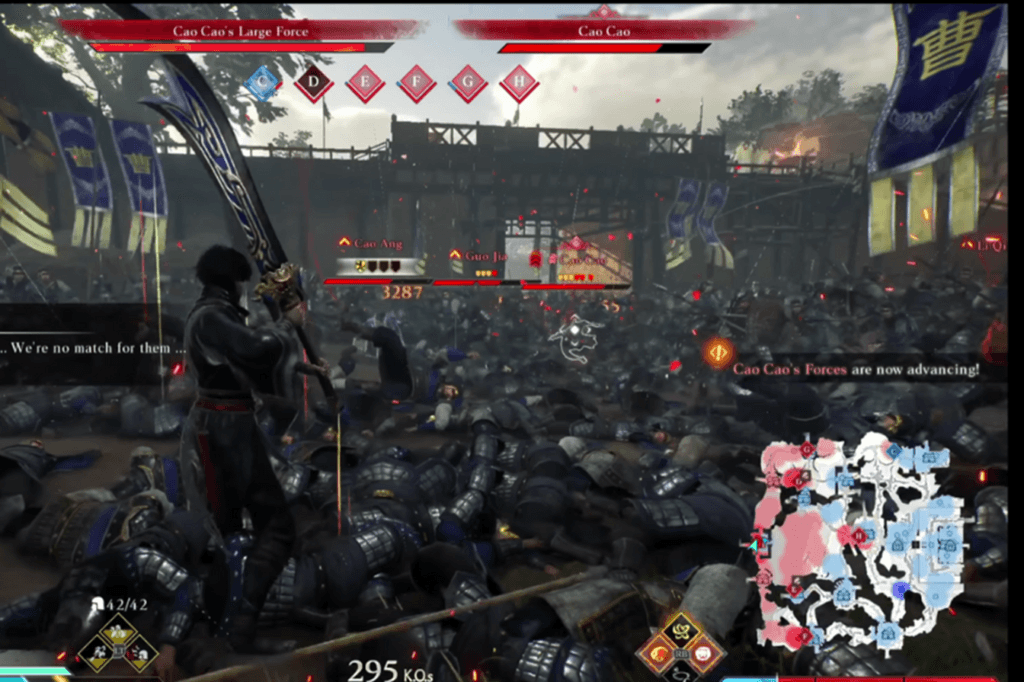Click the F base diamond
Viewport: 1024px width, 682px height.
click(x=416, y=83)
